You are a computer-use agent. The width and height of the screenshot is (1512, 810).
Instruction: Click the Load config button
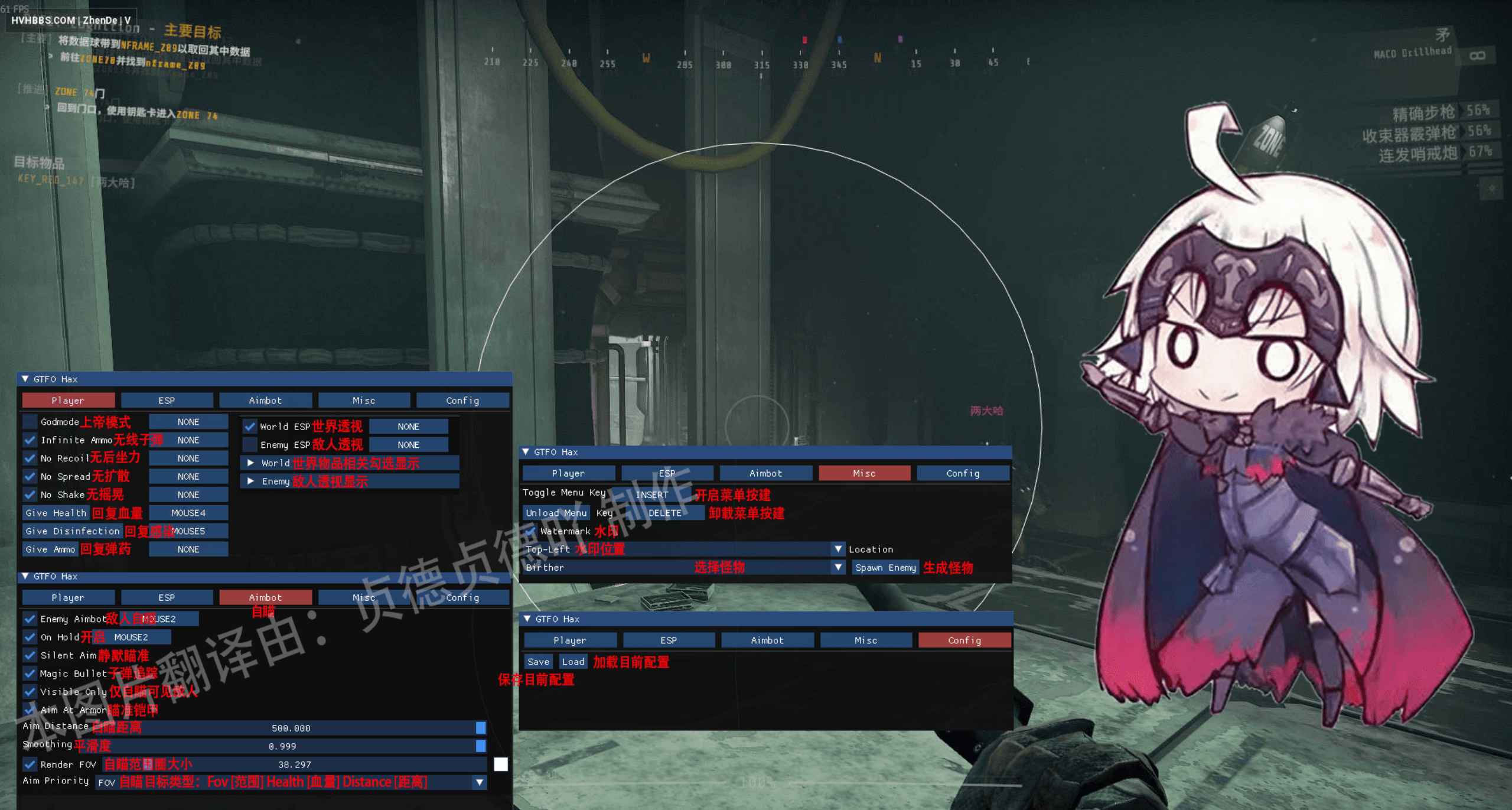click(x=572, y=661)
